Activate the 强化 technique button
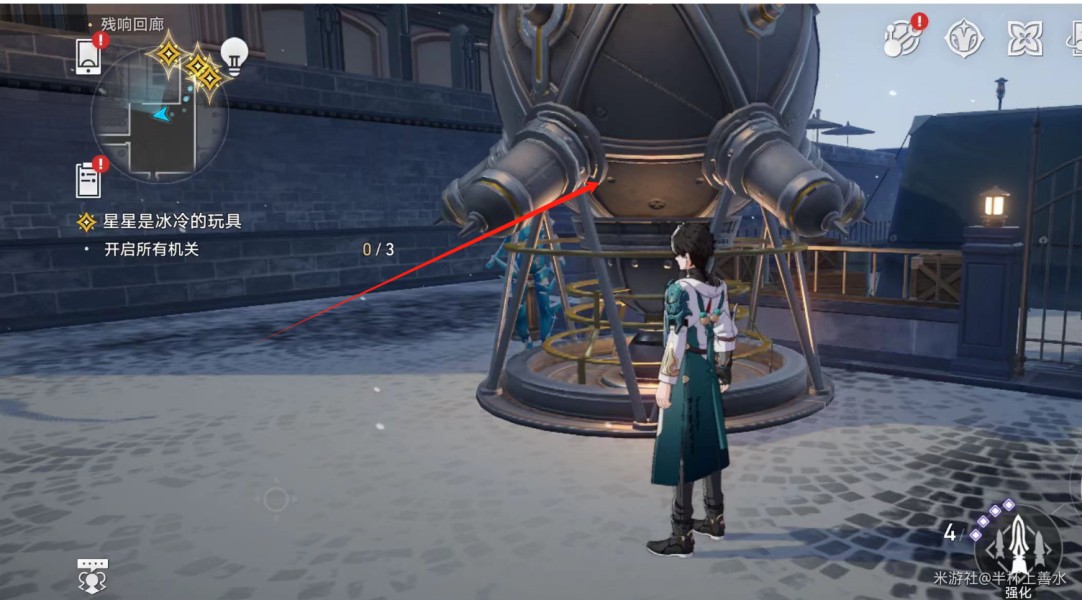The image size is (1082, 600). pyautogui.click(x=1017, y=547)
